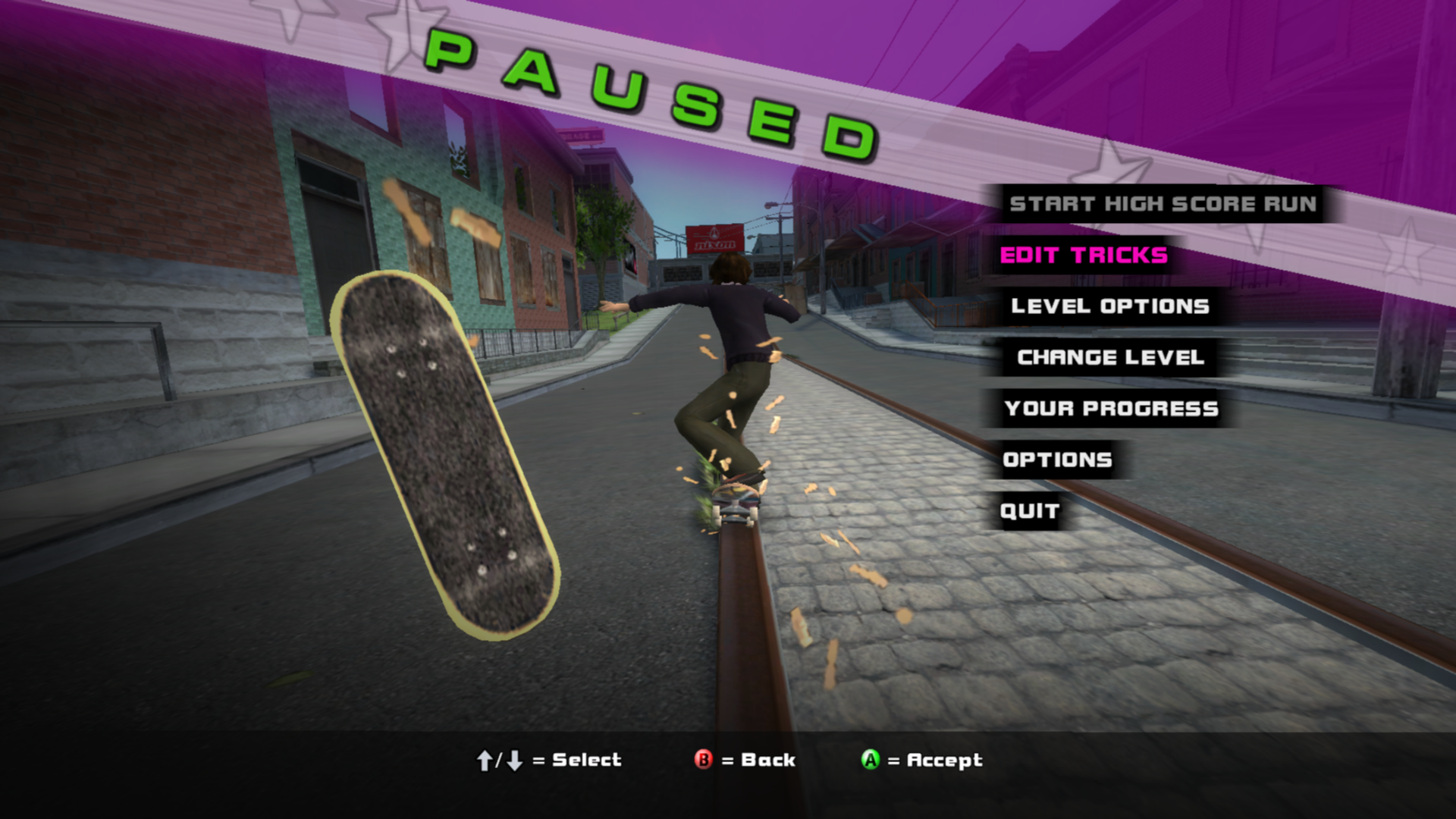The height and width of the screenshot is (819, 1456).
Task: Open the Edit Tricks menu
Action: [1084, 256]
